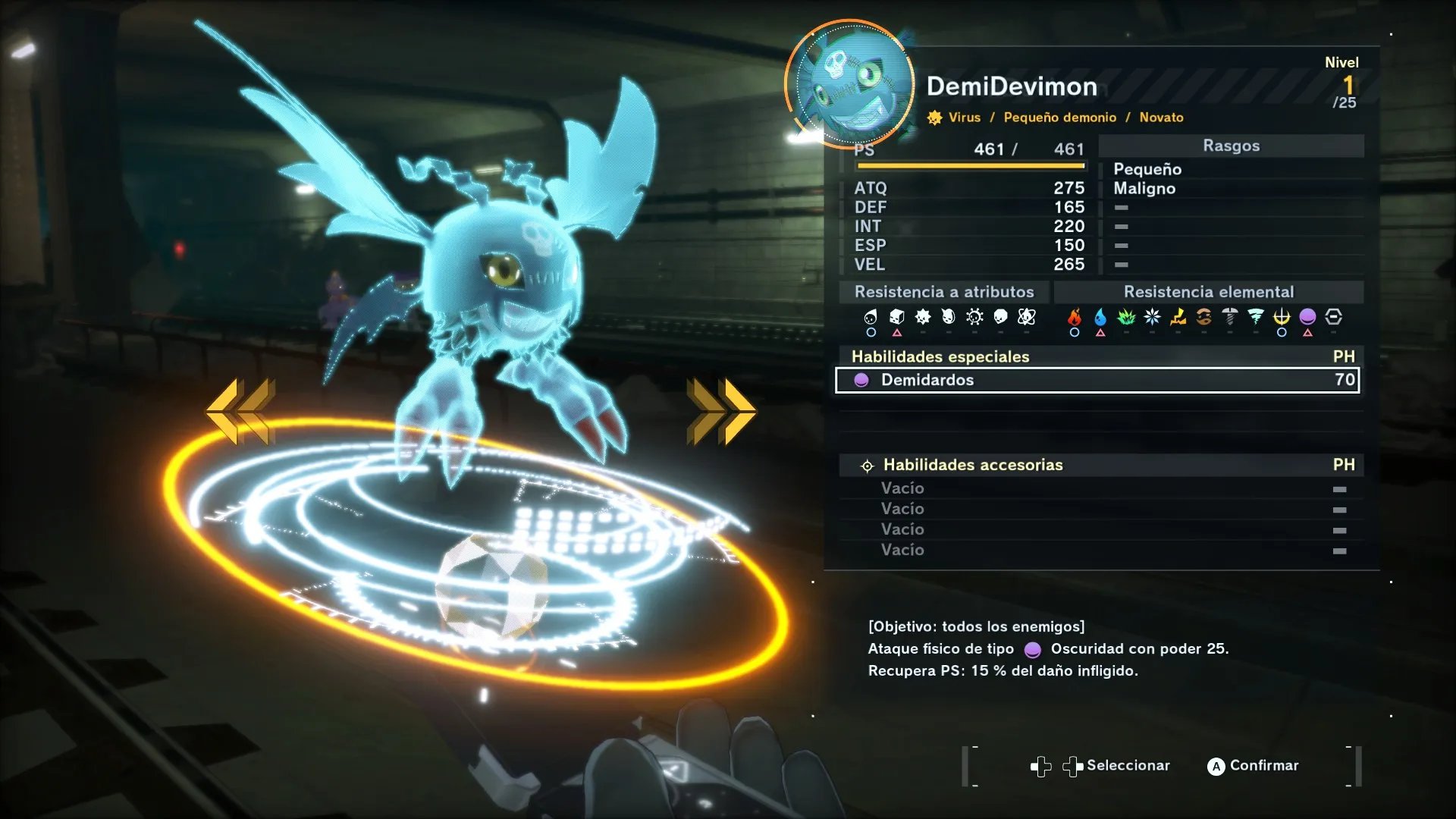The width and height of the screenshot is (1456, 819).
Task: Click the snowflake ice resistance icon
Action: [x=1152, y=317]
